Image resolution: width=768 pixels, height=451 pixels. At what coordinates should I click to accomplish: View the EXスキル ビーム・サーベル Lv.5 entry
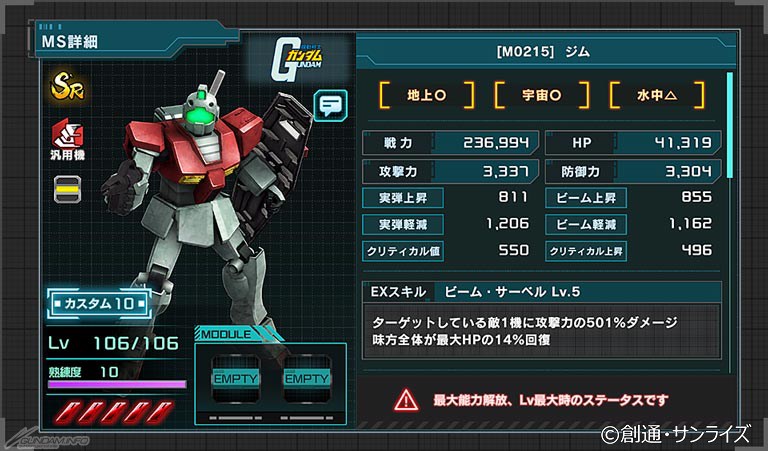click(541, 293)
